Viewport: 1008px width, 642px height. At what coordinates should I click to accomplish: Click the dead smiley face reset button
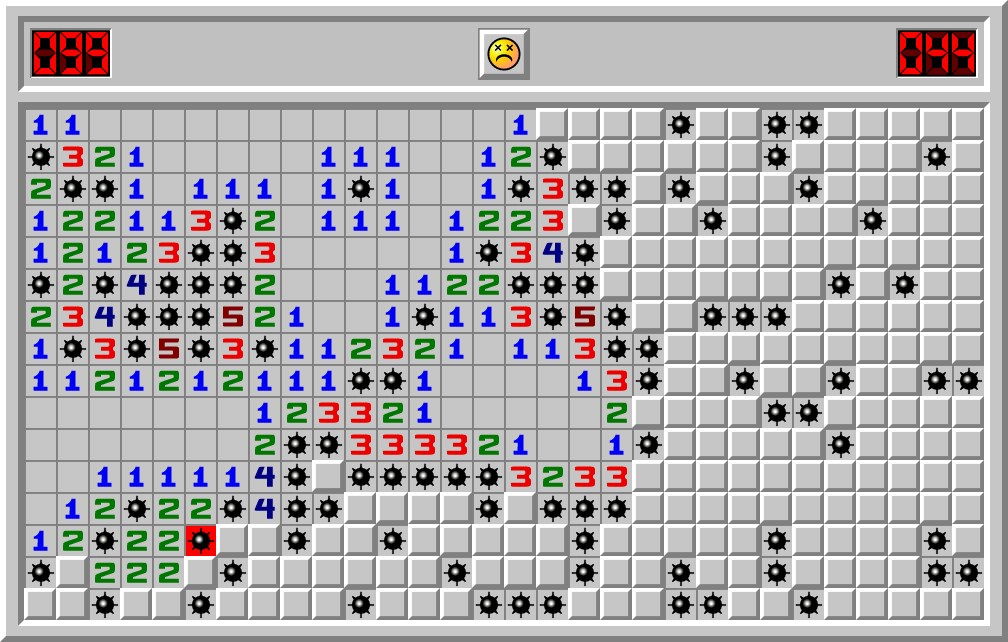[503, 53]
